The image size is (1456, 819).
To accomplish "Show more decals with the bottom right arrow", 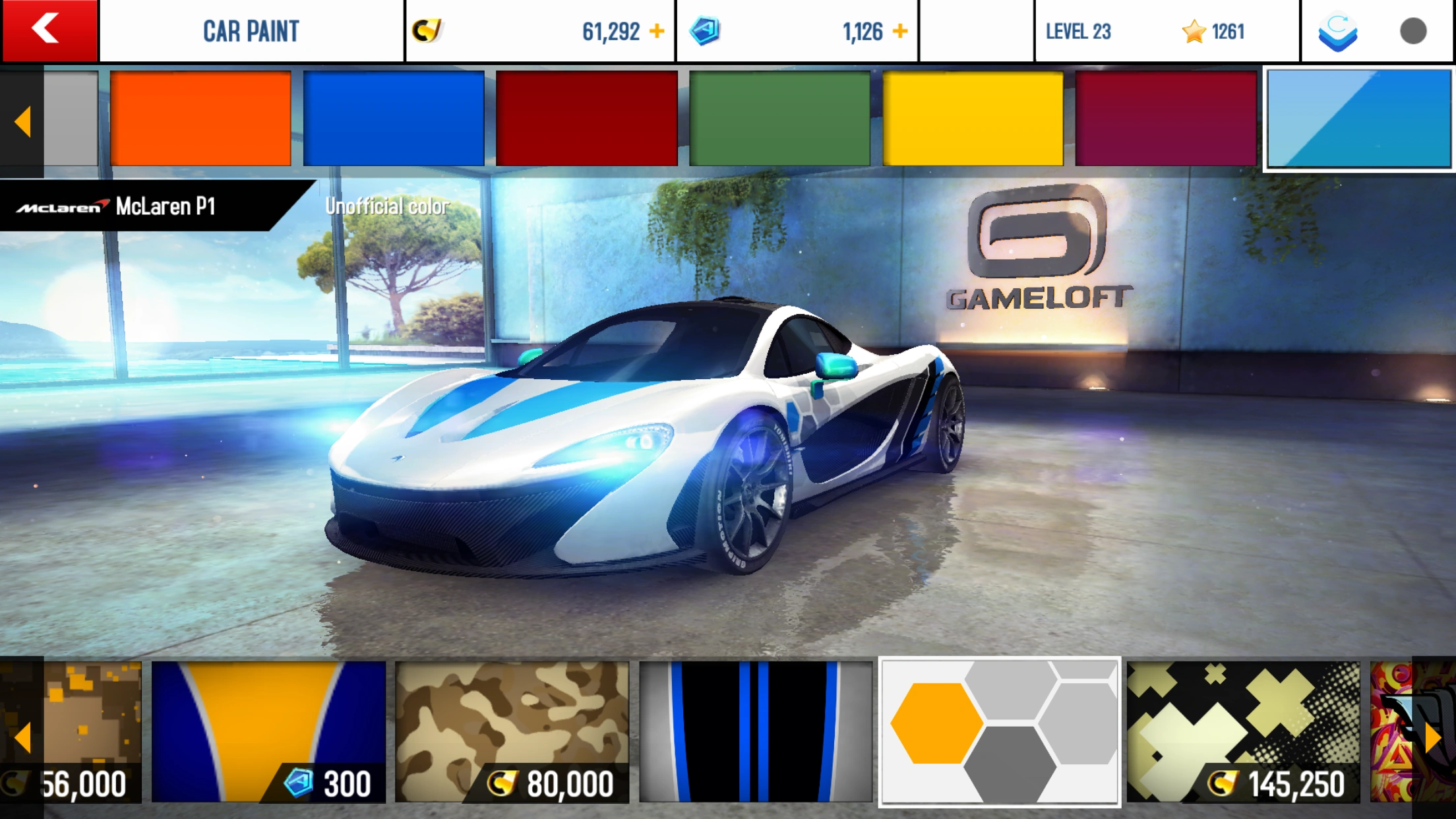I will point(1434,737).
